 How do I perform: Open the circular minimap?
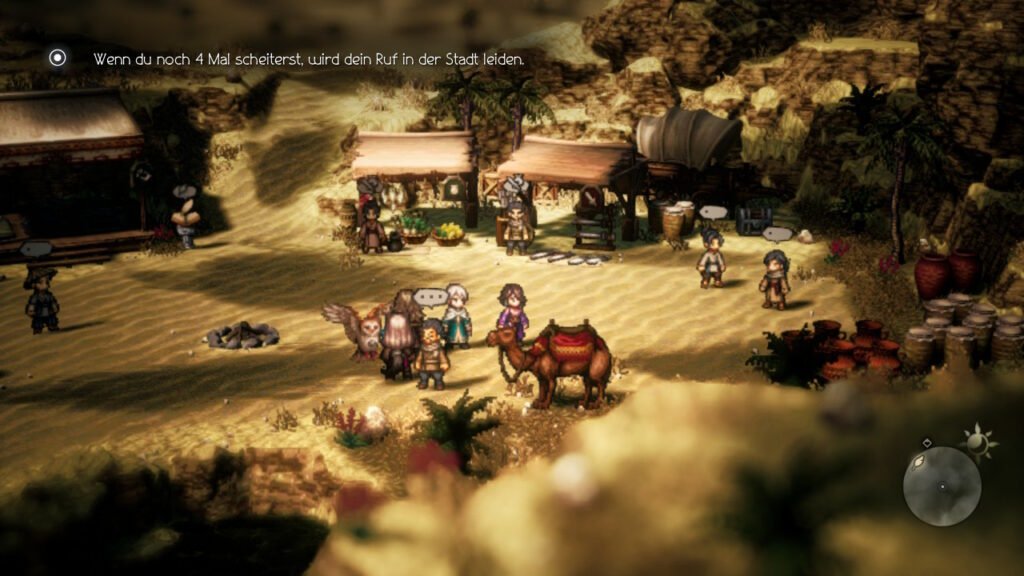941,486
